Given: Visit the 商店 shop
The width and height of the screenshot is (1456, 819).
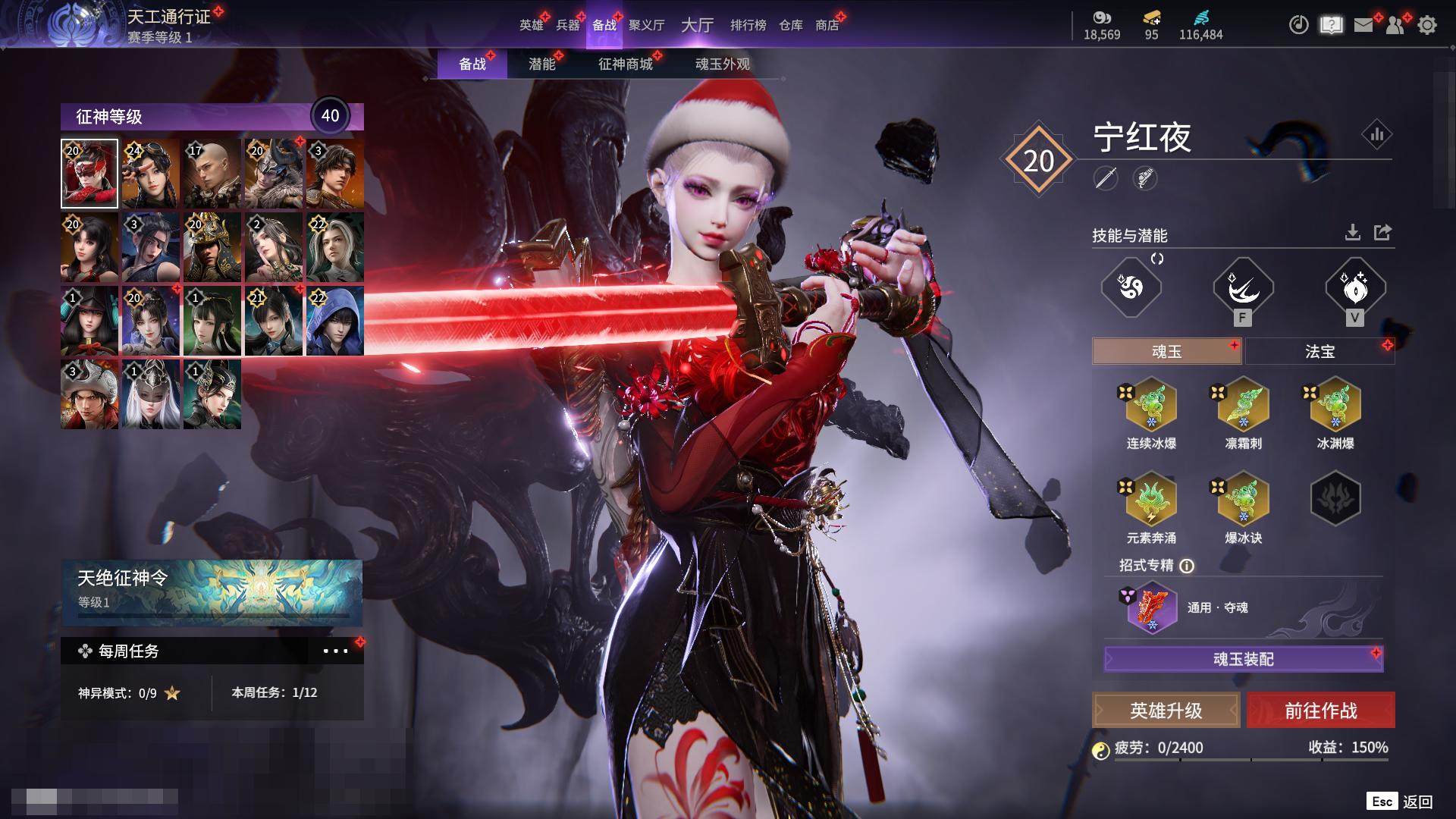Looking at the screenshot, I should click(x=827, y=25).
